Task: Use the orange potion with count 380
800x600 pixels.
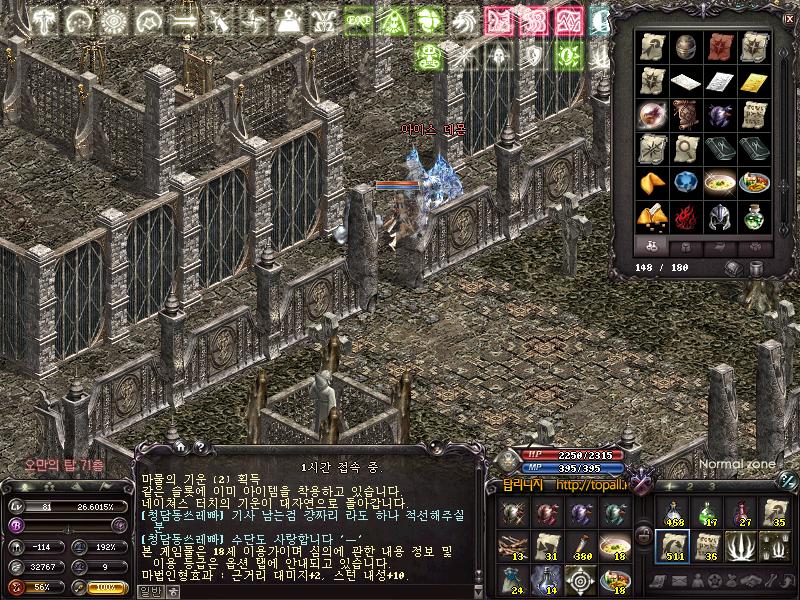Action: point(584,546)
